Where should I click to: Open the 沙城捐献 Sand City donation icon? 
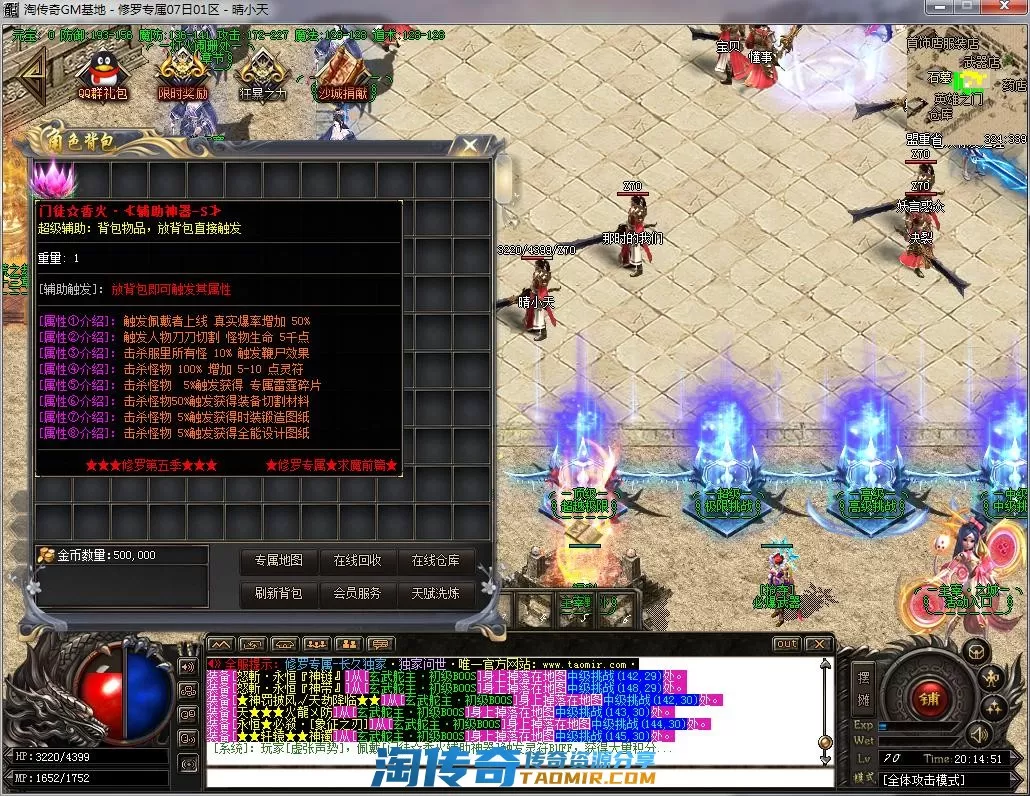click(343, 73)
